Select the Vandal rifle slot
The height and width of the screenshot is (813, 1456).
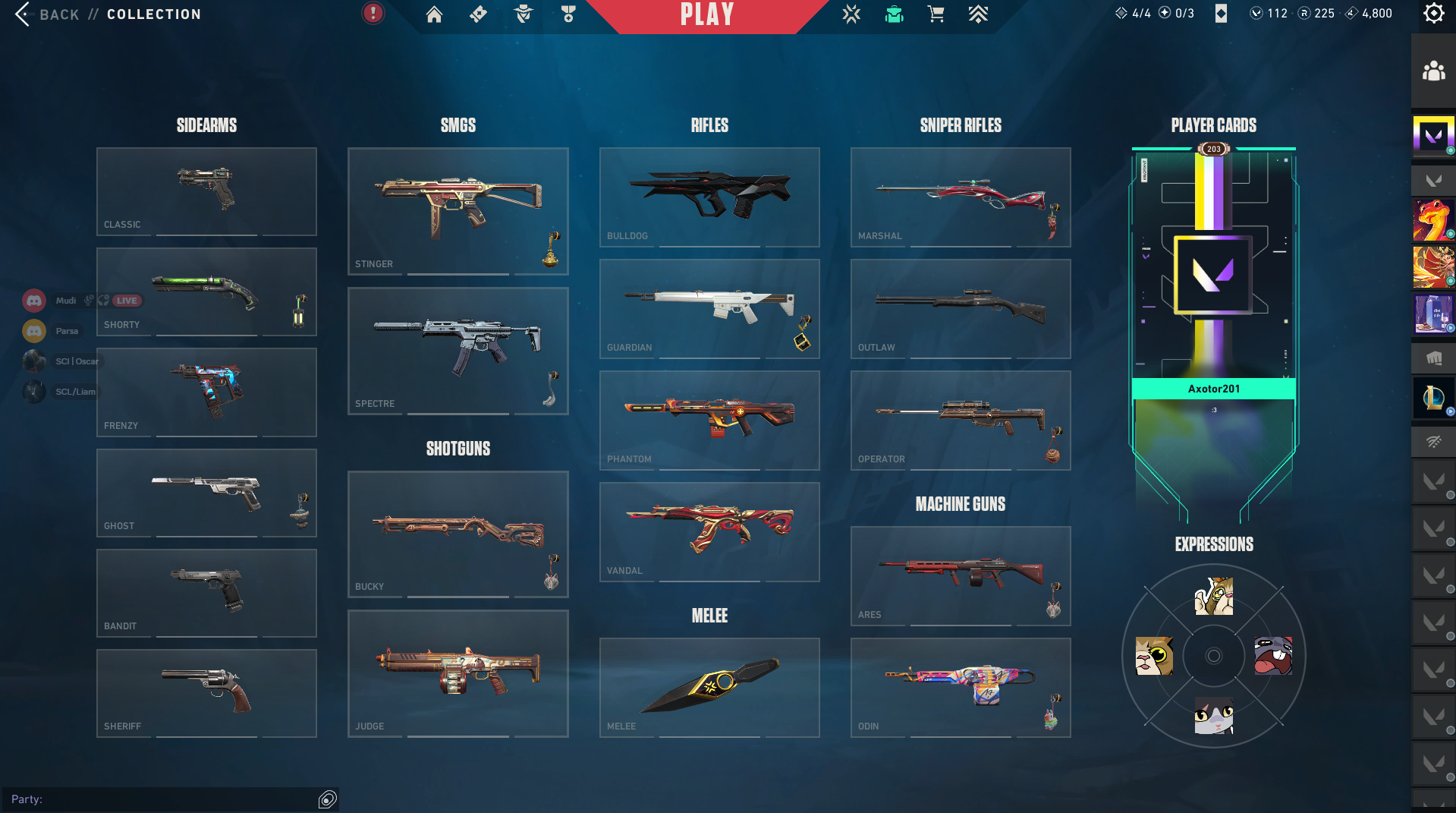coord(709,531)
